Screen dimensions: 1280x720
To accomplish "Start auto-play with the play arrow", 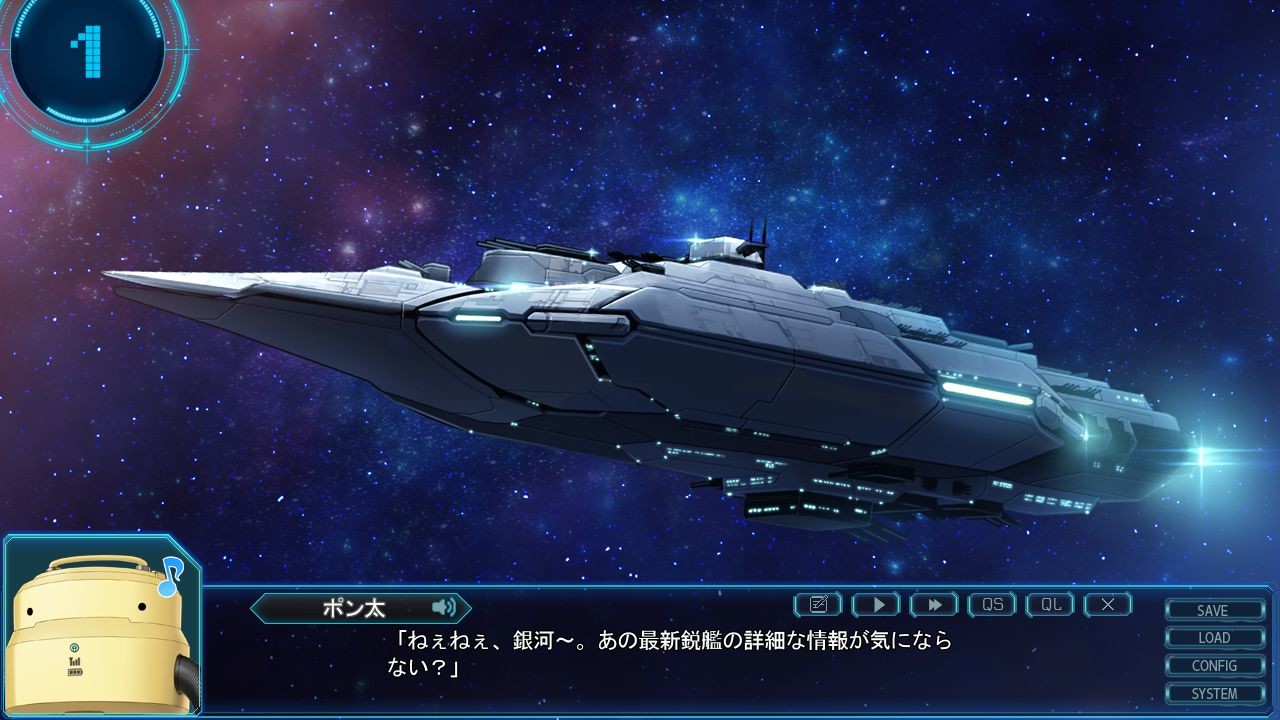I will [876, 604].
